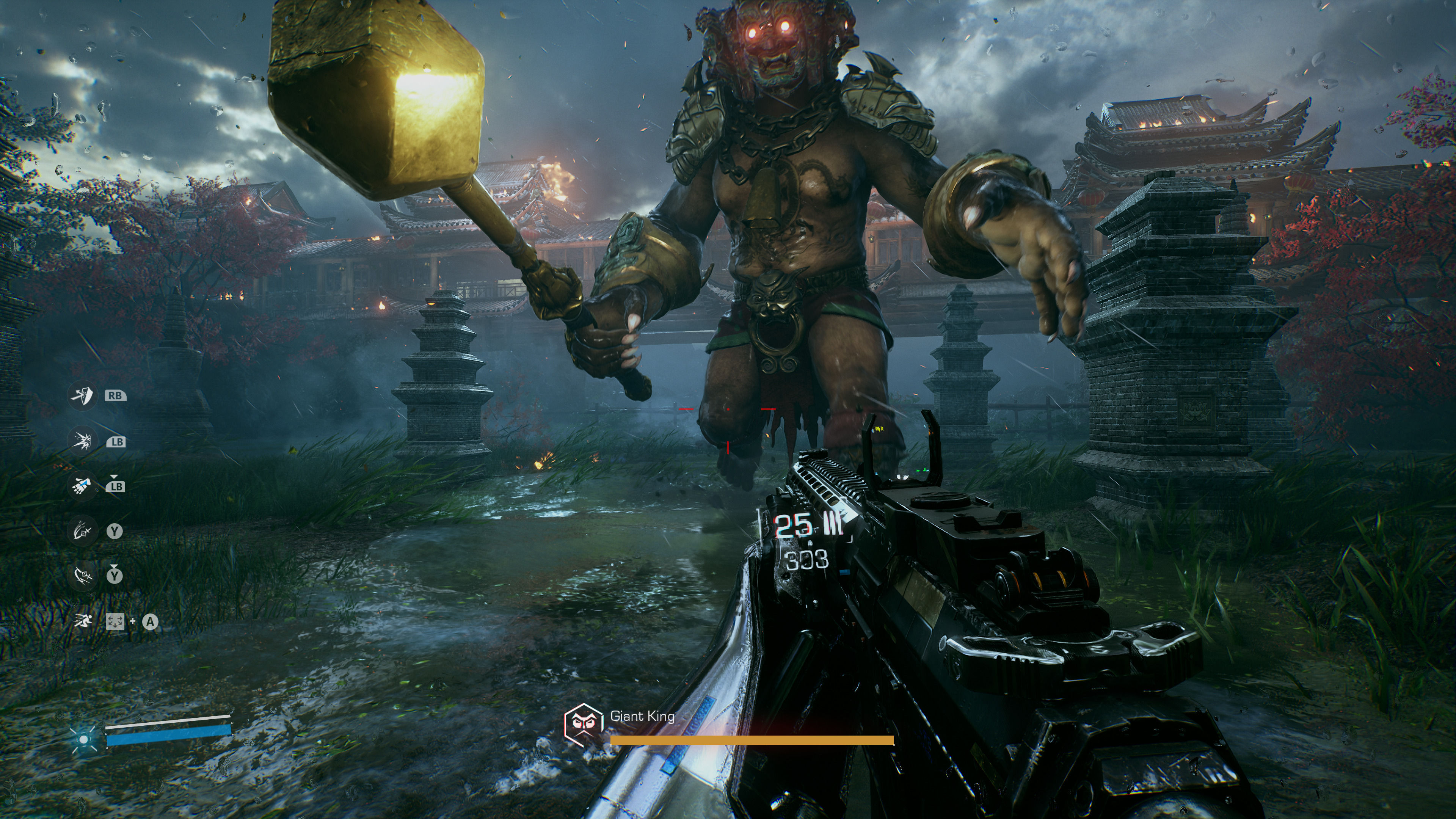The height and width of the screenshot is (819, 1456).
Task: Activate the sword-and-shield block ability icon
Action: 83,395
